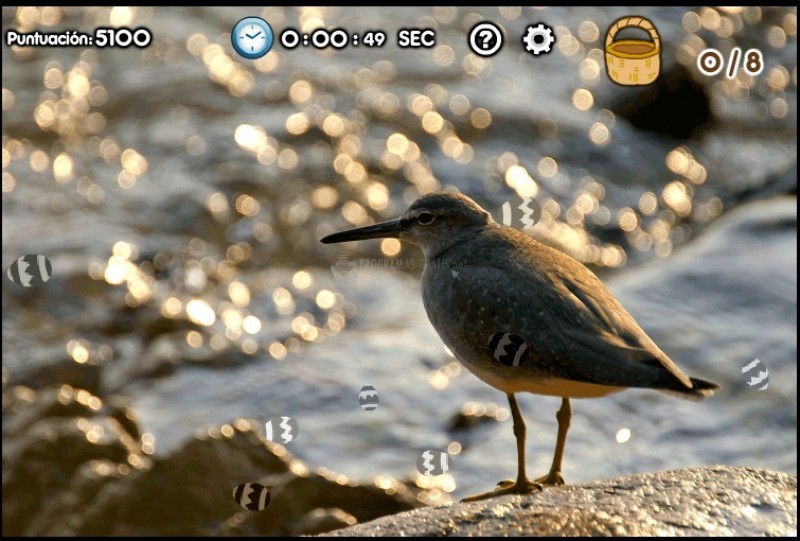The height and width of the screenshot is (541, 800).
Task: Open the question mark help button
Action: click(x=486, y=39)
